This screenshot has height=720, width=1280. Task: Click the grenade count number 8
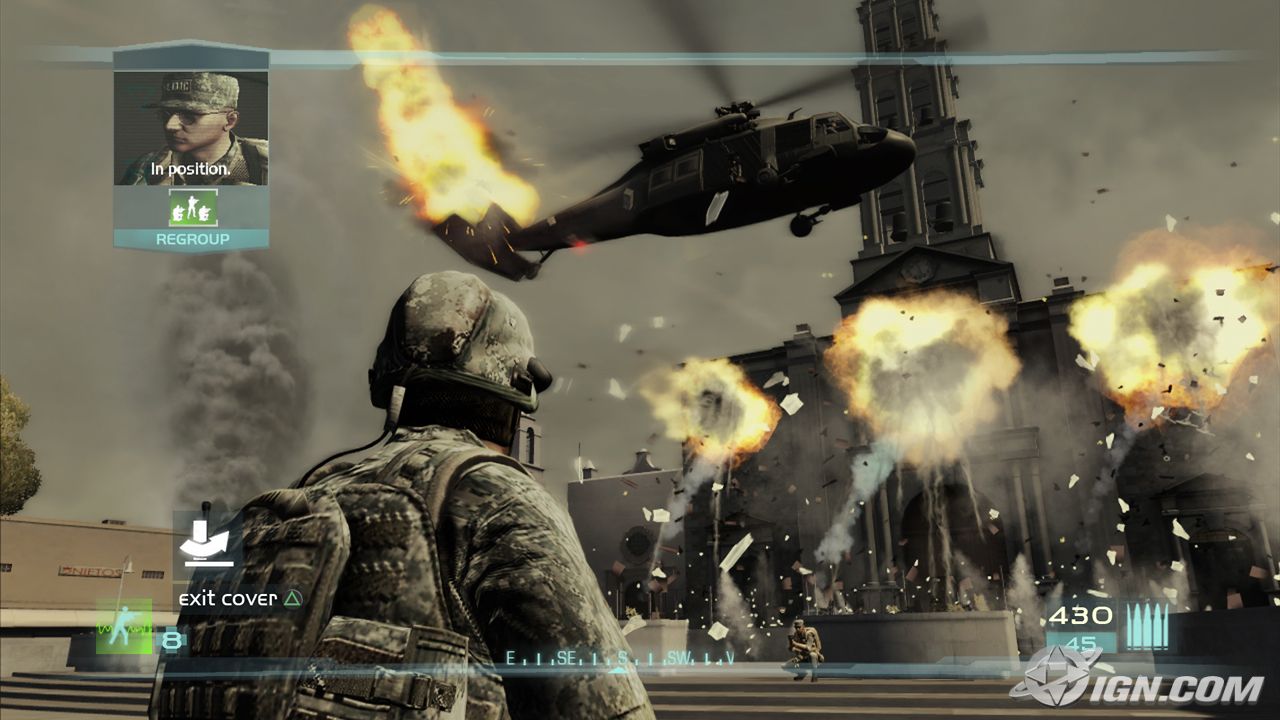(x=172, y=639)
